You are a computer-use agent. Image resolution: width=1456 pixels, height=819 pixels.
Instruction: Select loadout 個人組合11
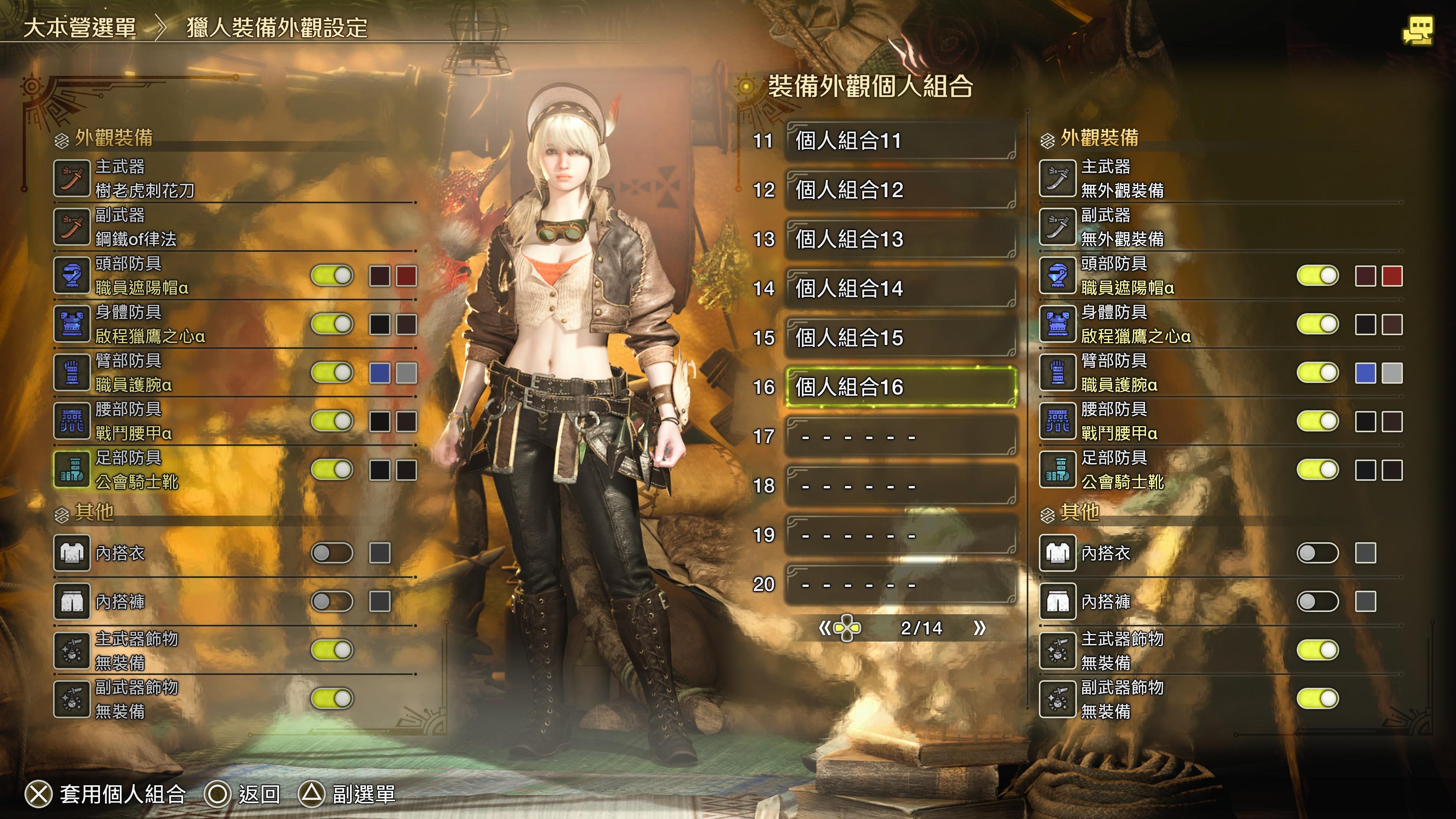(901, 141)
